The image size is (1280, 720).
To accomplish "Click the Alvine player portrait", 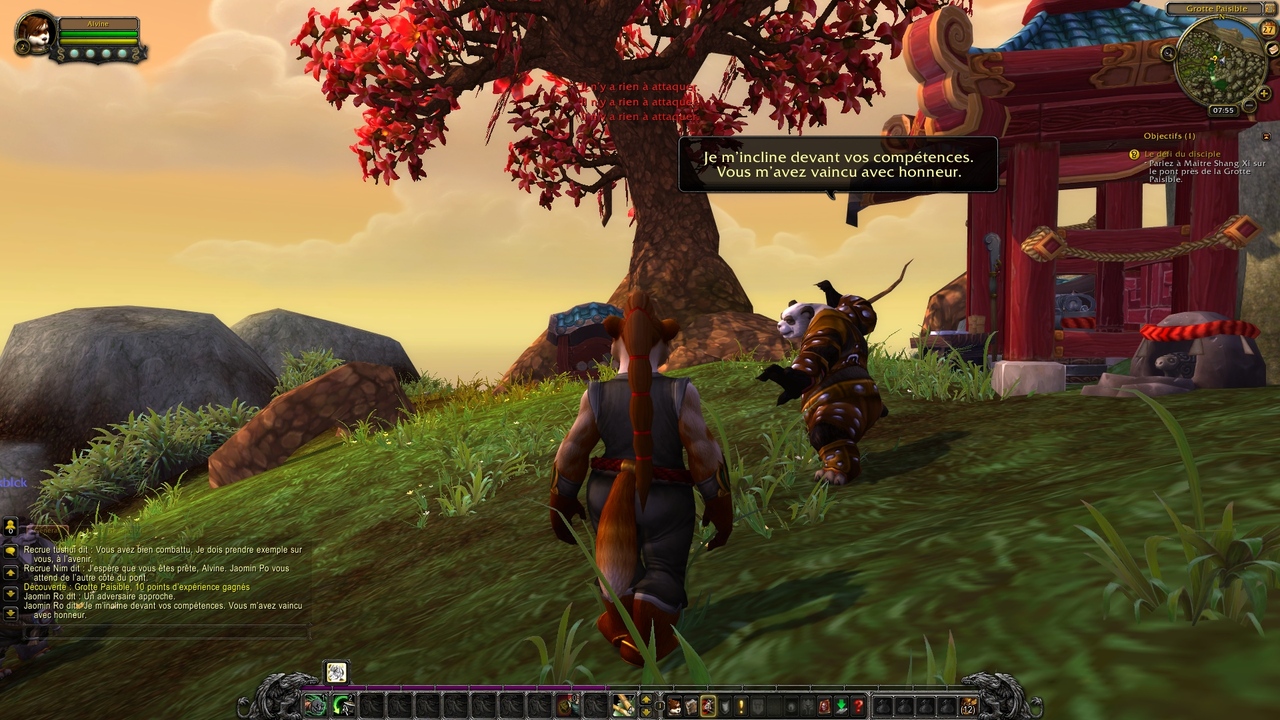I will tap(37, 33).
